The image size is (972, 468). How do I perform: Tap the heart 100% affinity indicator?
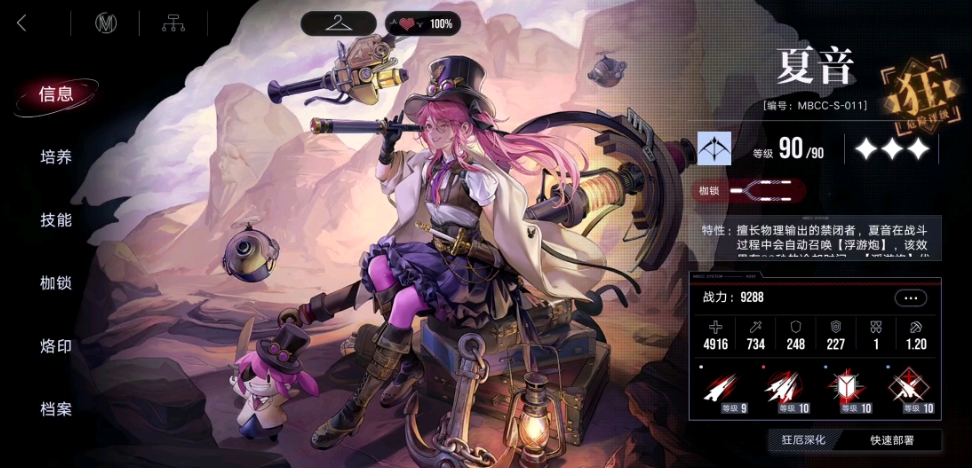point(422,23)
